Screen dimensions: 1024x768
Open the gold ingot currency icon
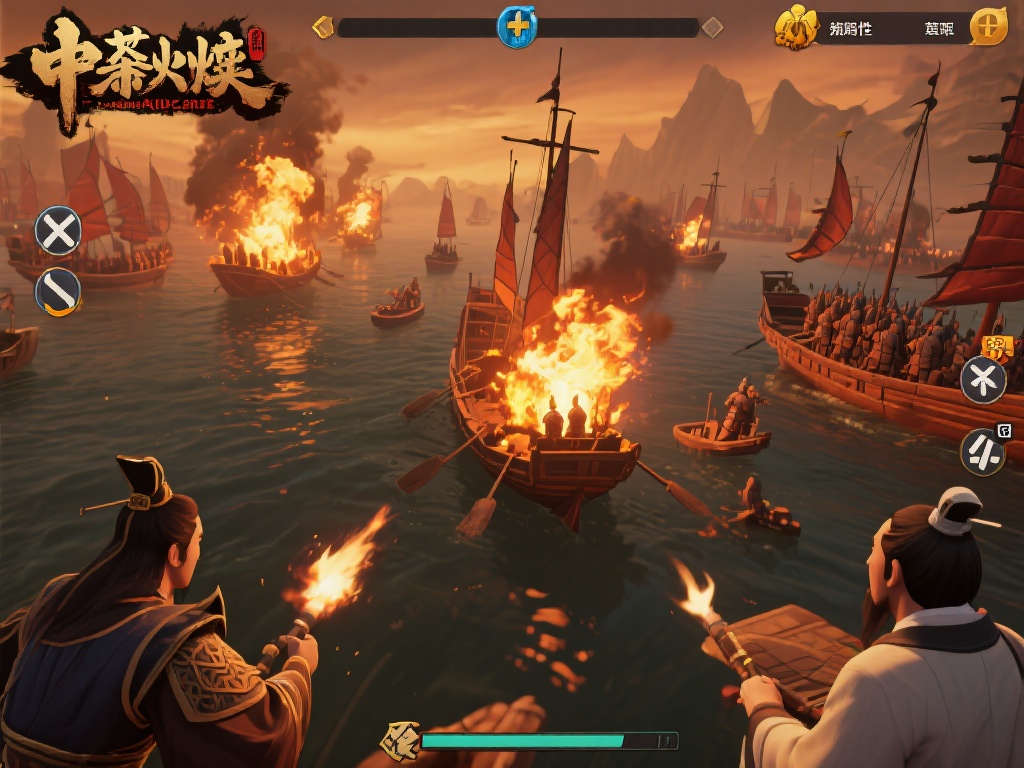(796, 28)
